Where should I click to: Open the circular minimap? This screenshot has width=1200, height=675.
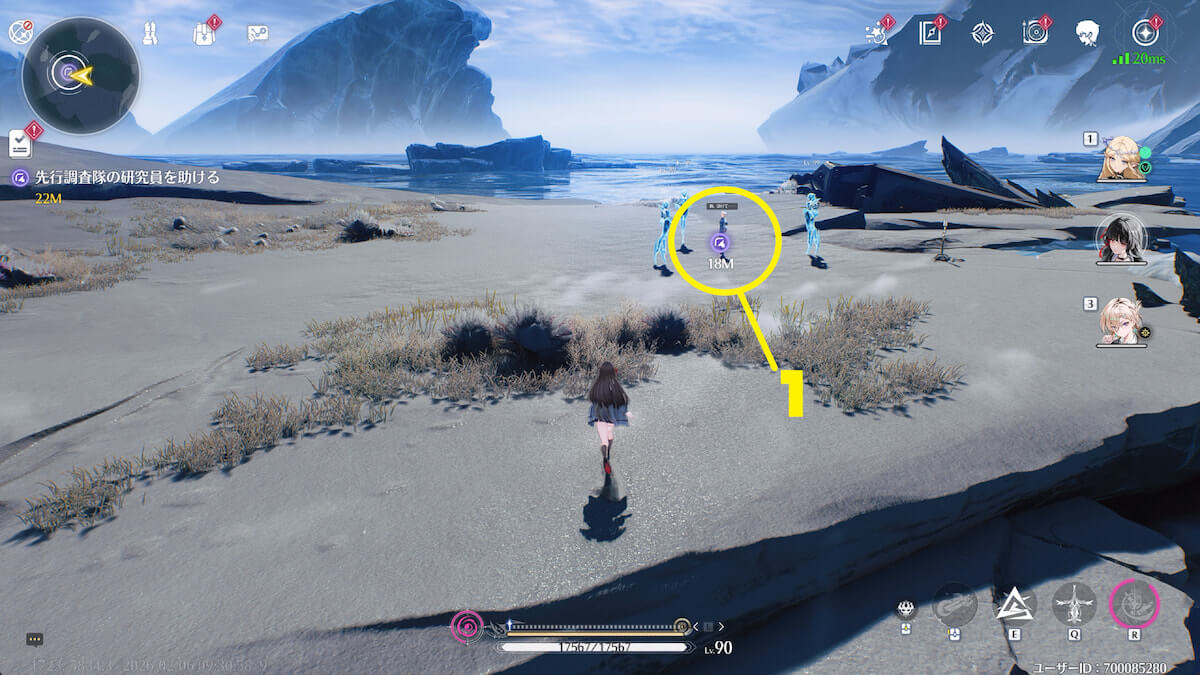tap(80, 75)
